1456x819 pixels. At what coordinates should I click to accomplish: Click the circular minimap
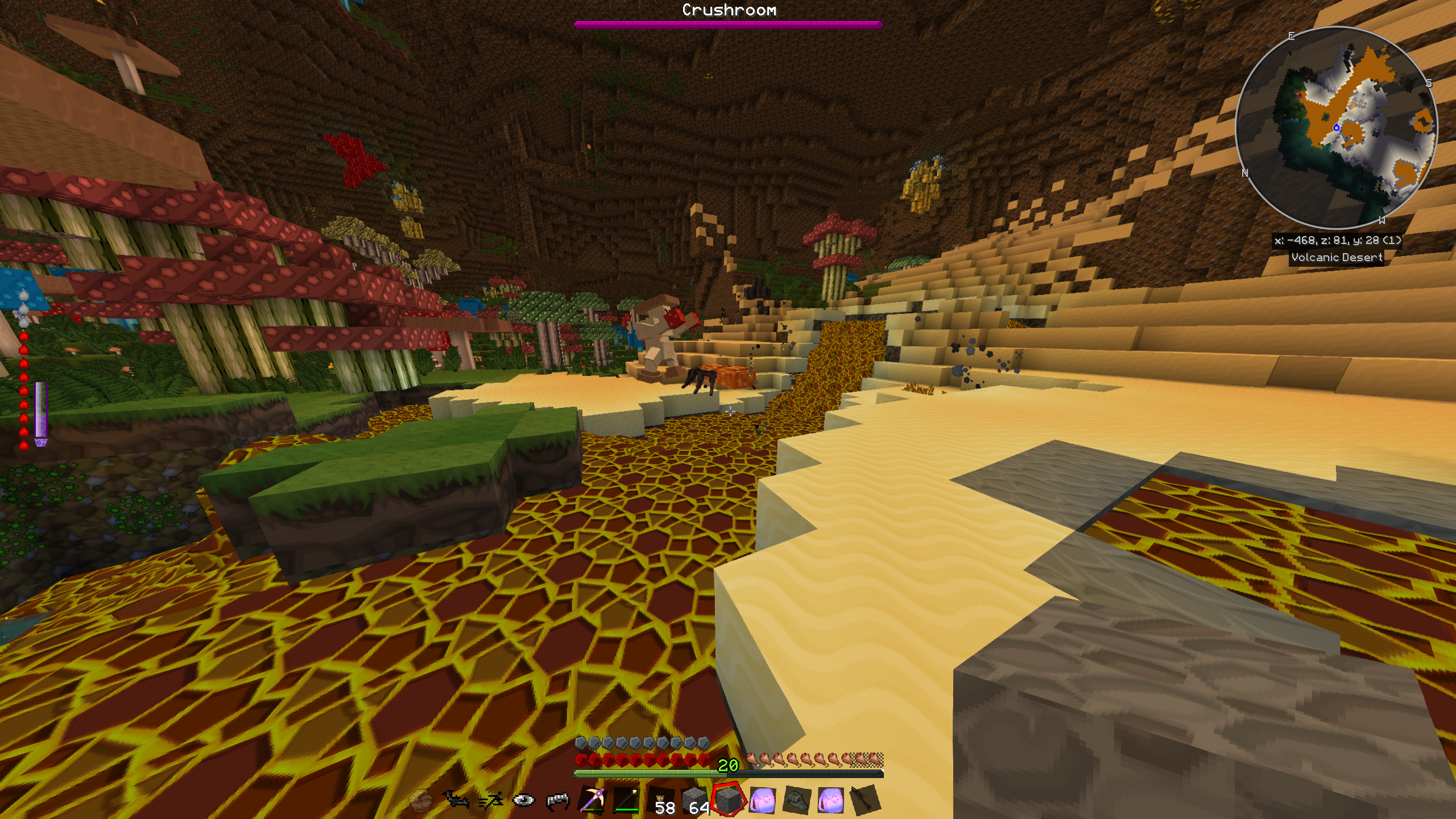click(1336, 127)
